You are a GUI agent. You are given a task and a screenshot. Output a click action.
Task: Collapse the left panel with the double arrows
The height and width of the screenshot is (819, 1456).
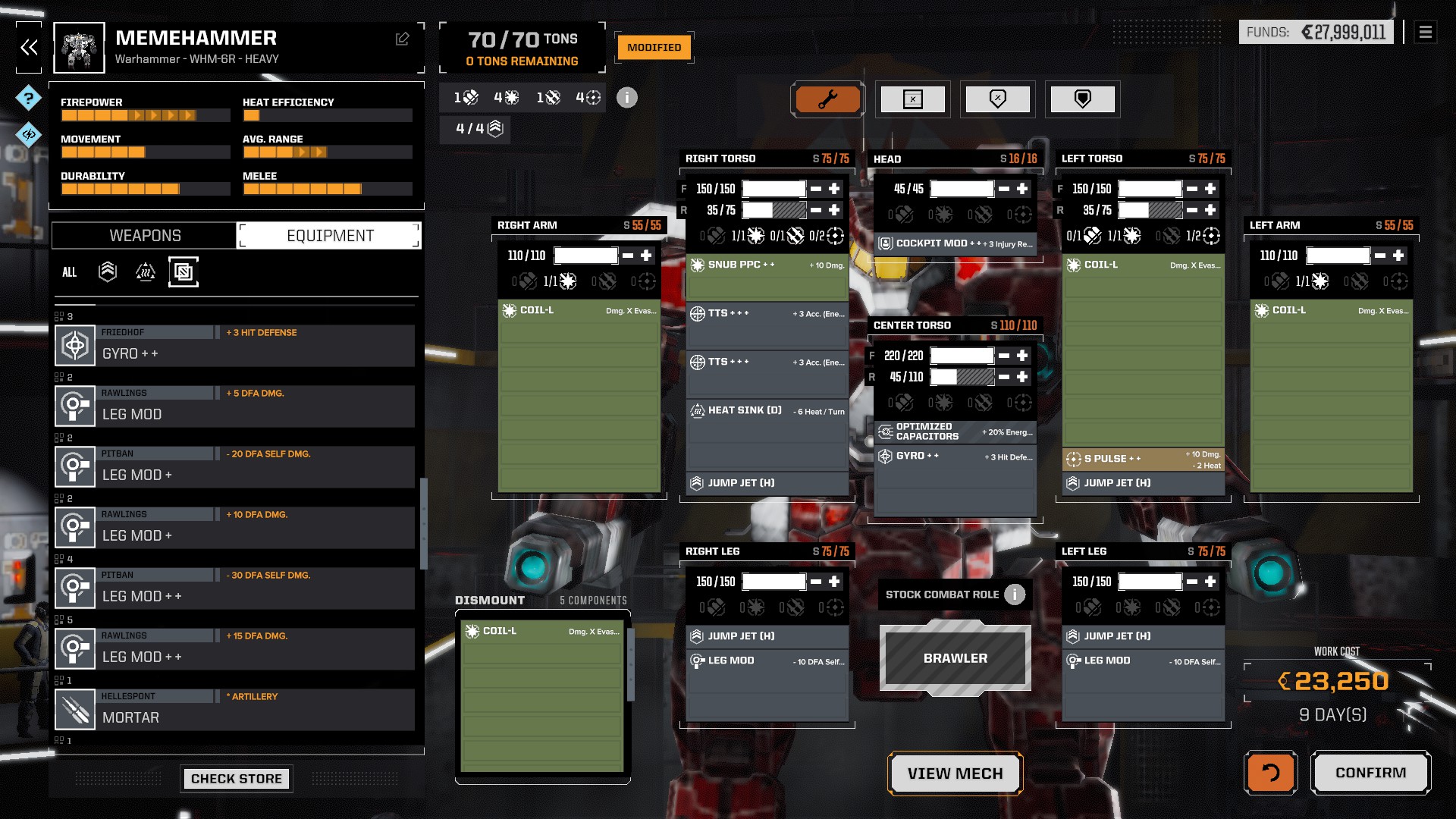coord(28,46)
